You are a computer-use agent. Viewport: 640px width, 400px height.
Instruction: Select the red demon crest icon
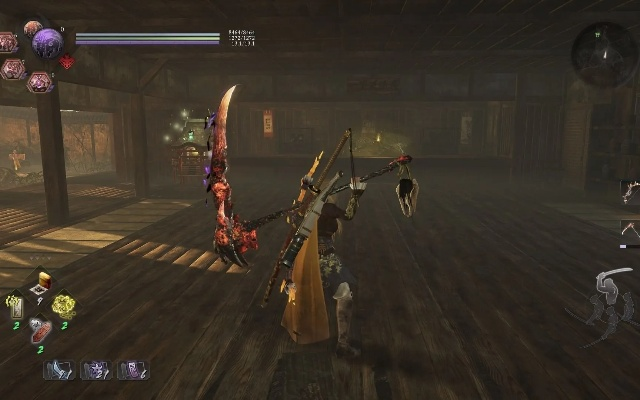(x=67, y=62)
